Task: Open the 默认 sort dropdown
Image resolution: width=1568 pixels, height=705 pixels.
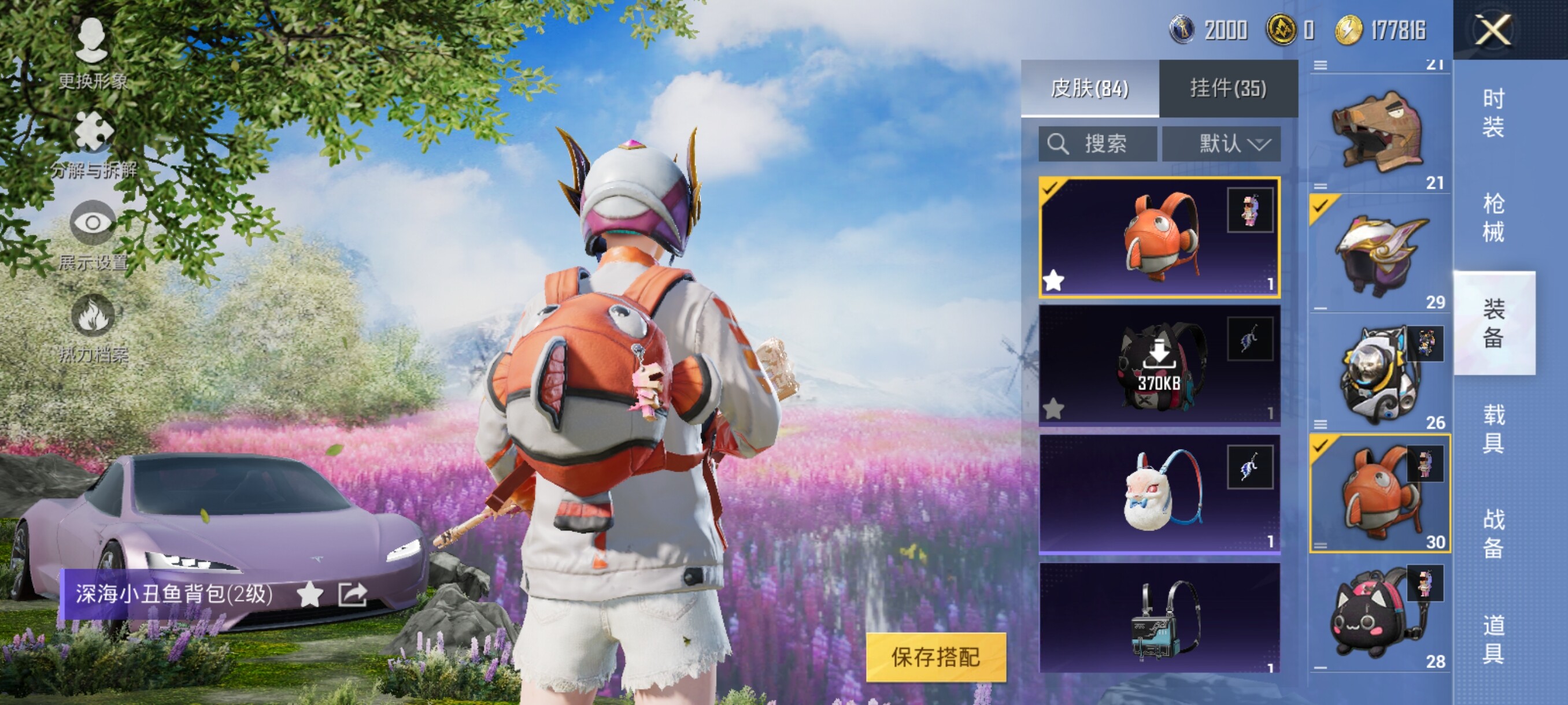Action: [x=1221, y=144]
